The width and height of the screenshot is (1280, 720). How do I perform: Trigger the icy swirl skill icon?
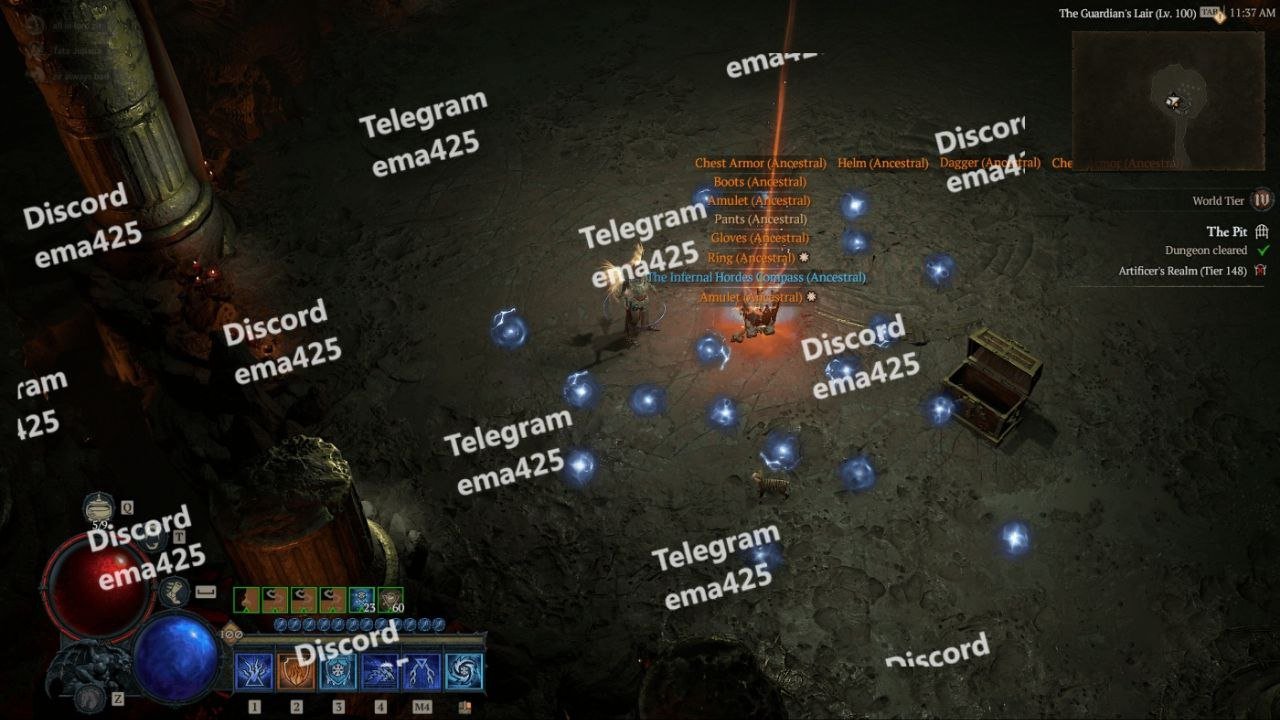click(464, 672)
